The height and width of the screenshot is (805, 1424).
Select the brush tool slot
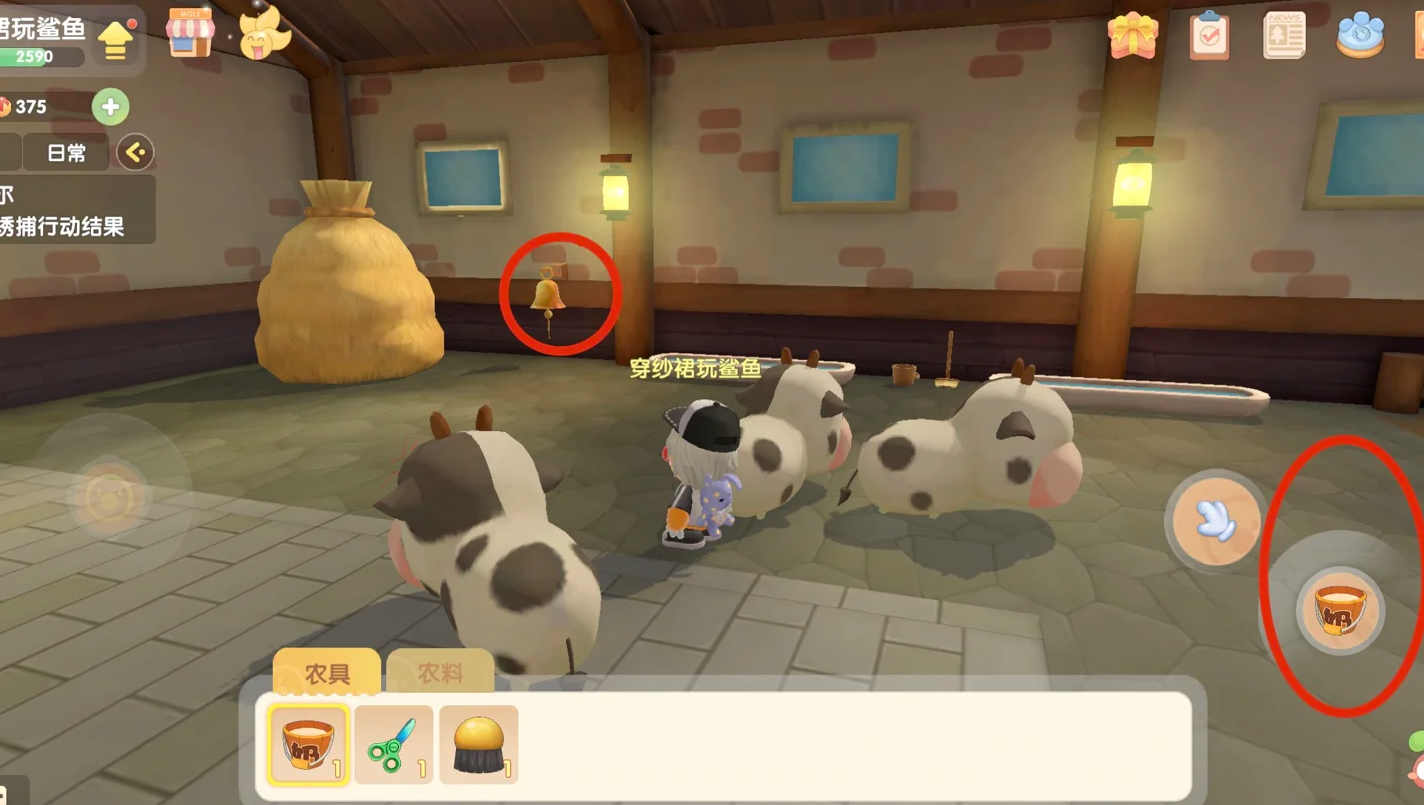478,744
